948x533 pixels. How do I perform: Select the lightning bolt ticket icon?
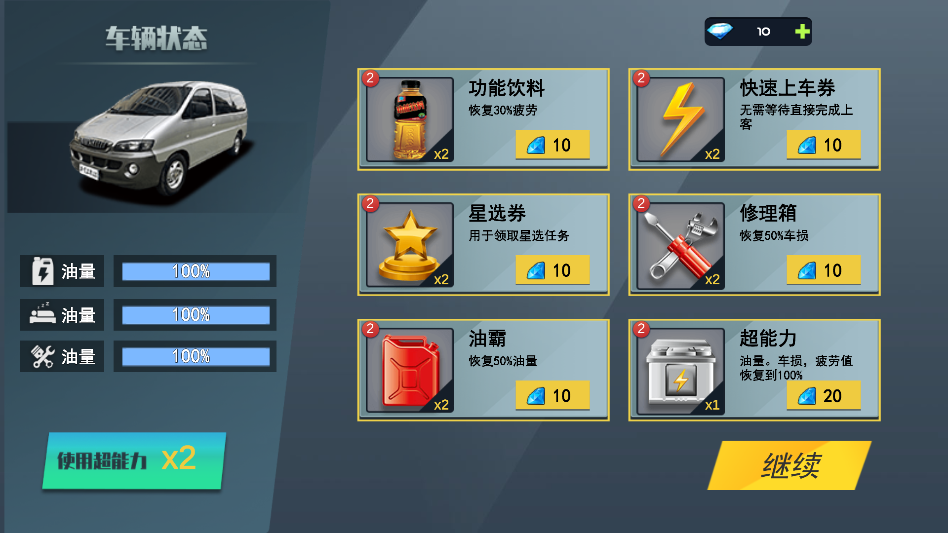pyautogui.click(x=680, y=120)
